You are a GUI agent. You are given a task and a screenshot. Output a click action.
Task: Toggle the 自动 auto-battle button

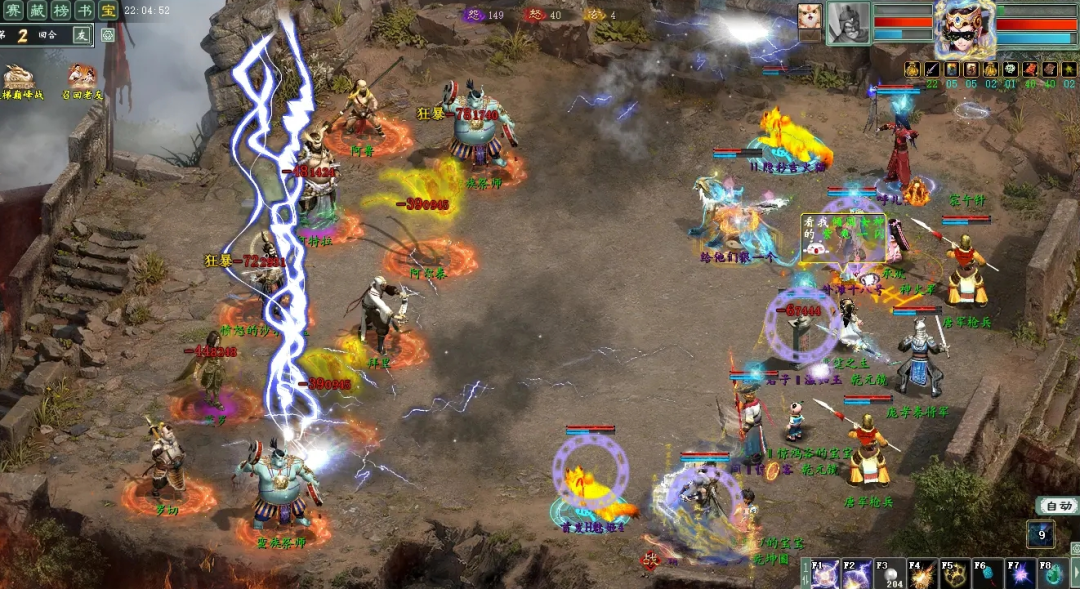click(1056, 505)
